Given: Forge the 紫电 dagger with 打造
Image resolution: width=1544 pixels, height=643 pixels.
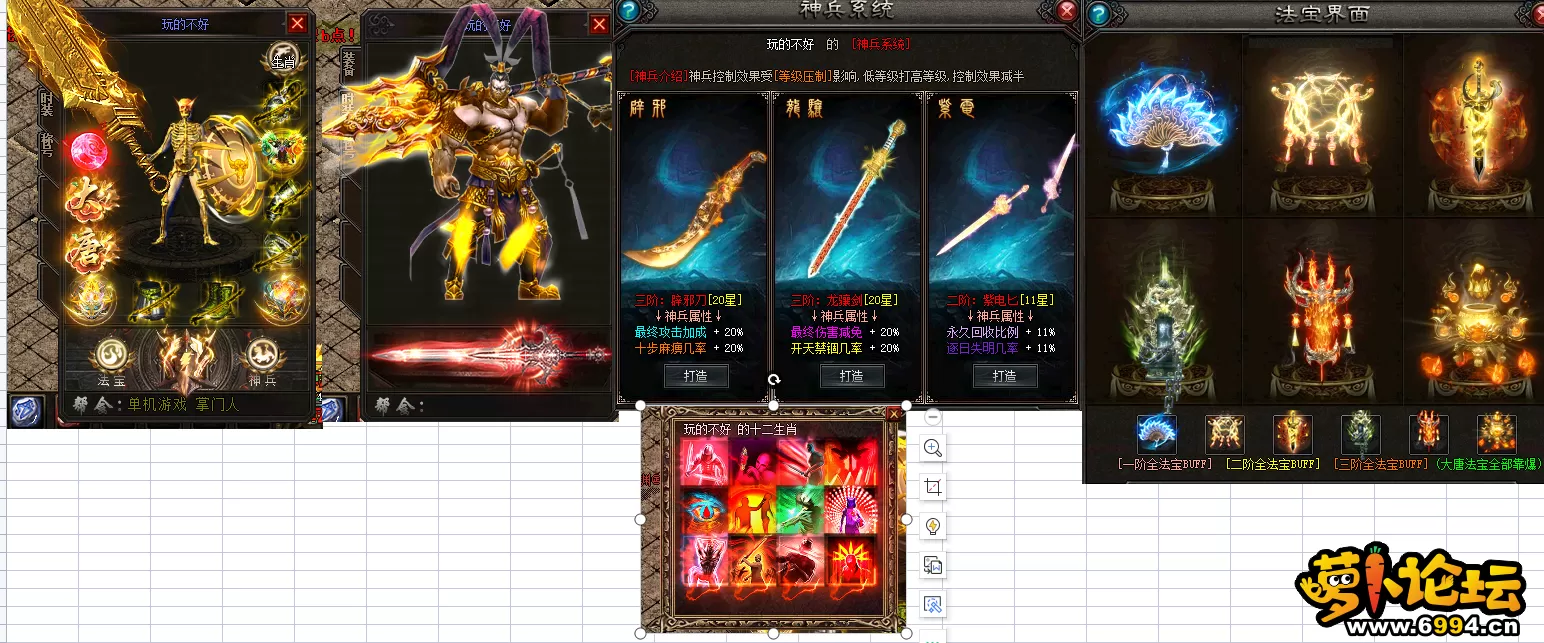Looking at the screenshot, I should point(1004,376).
